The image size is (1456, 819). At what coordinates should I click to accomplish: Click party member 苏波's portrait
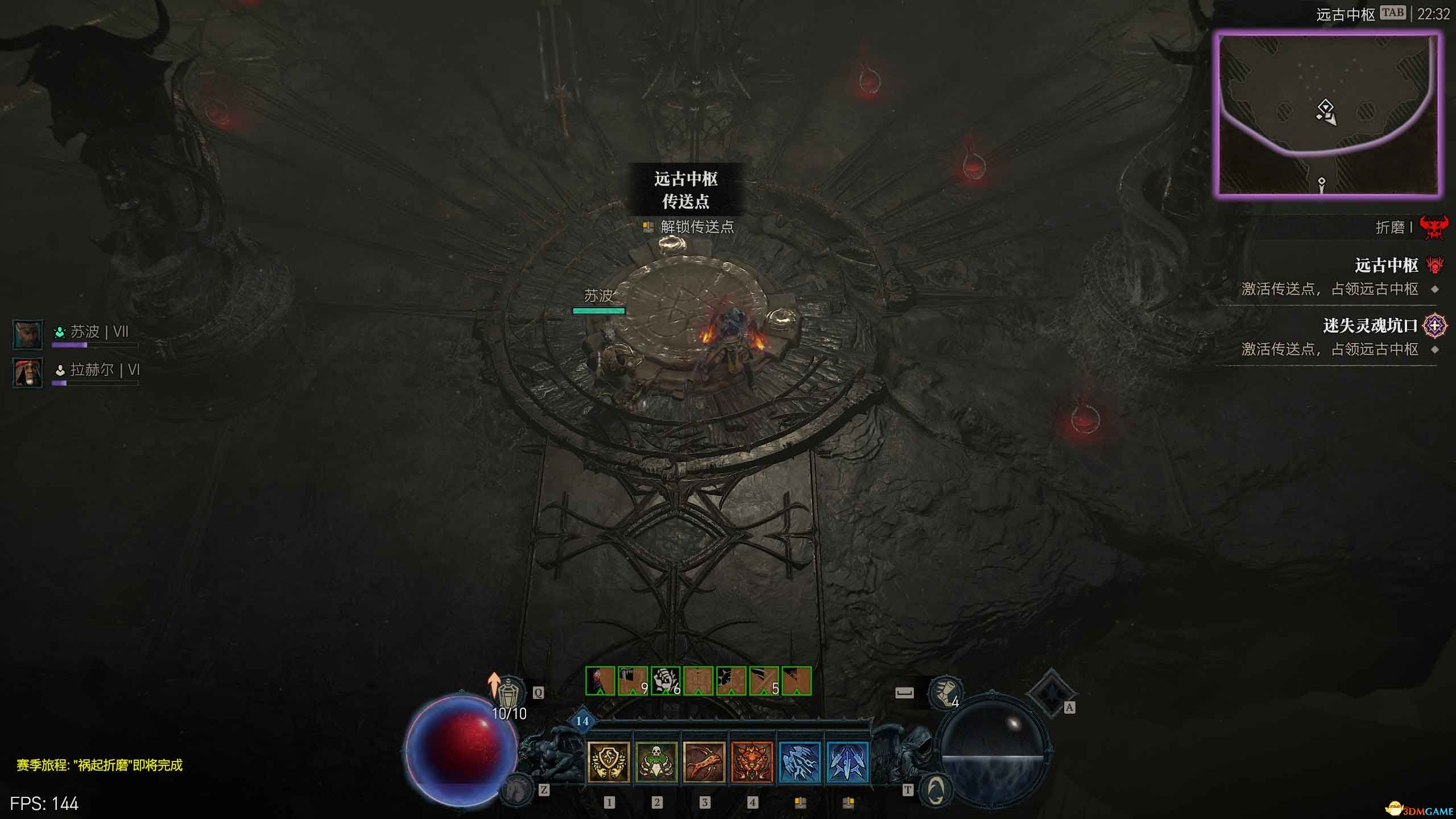(27, 334)
